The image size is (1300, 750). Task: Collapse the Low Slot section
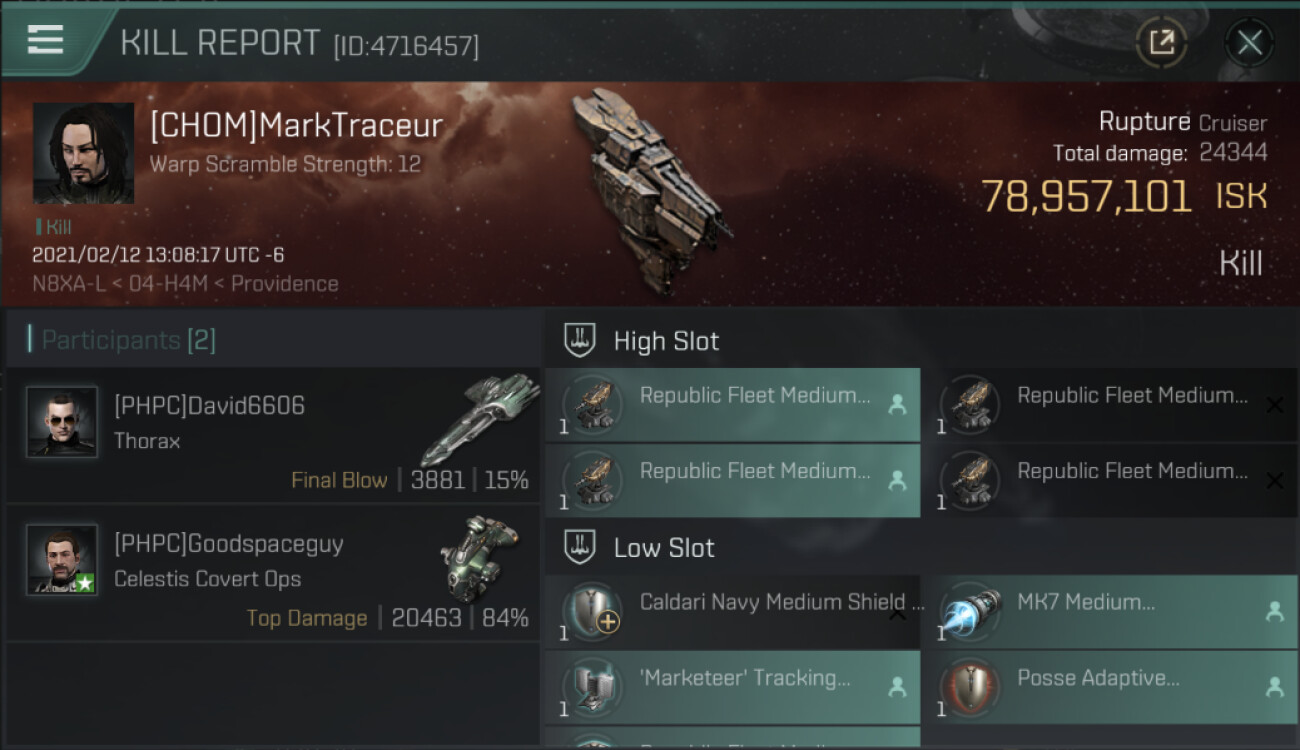pos(664,548)
